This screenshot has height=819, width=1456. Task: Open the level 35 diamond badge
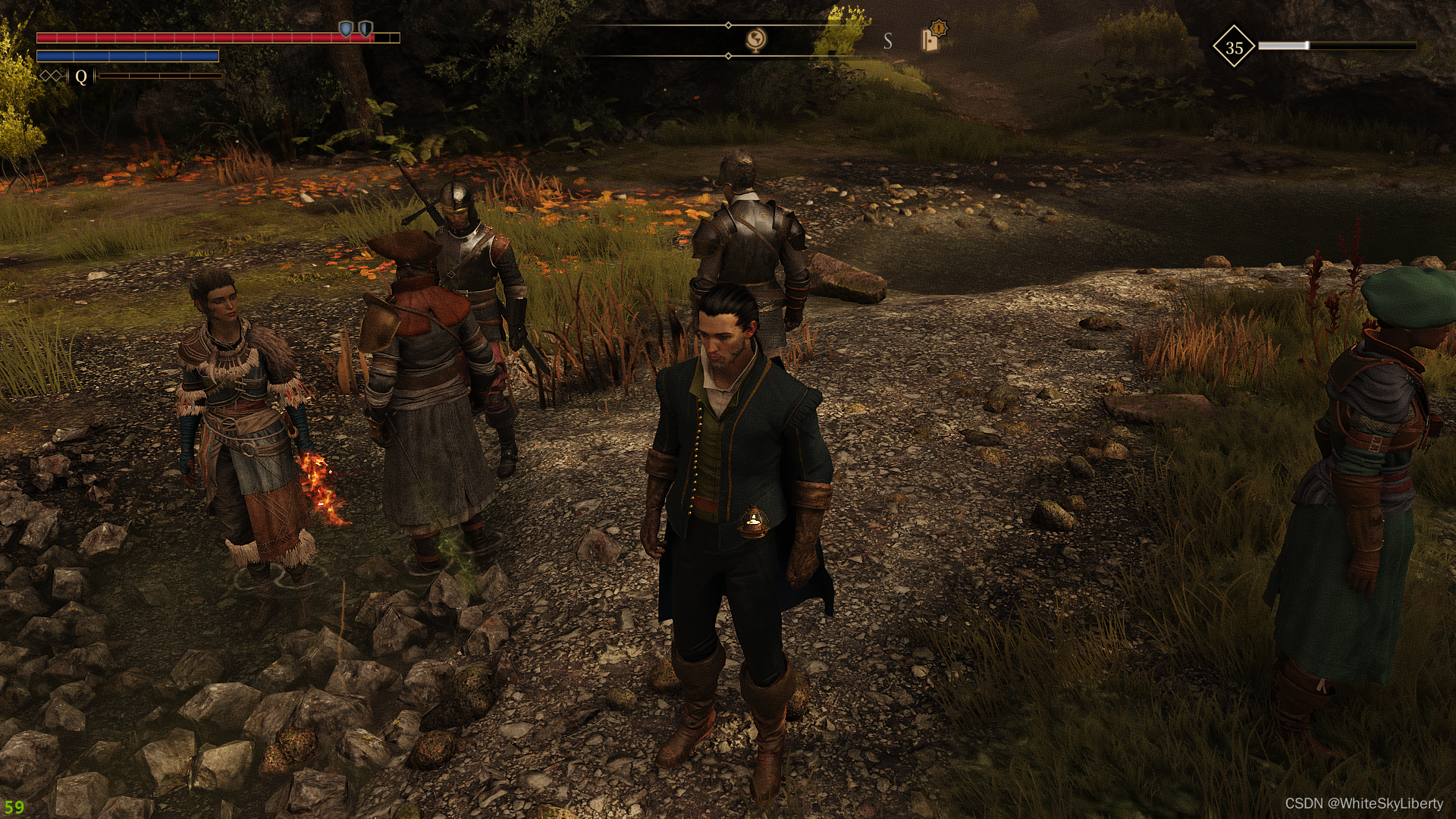[x=1234, y=47]
